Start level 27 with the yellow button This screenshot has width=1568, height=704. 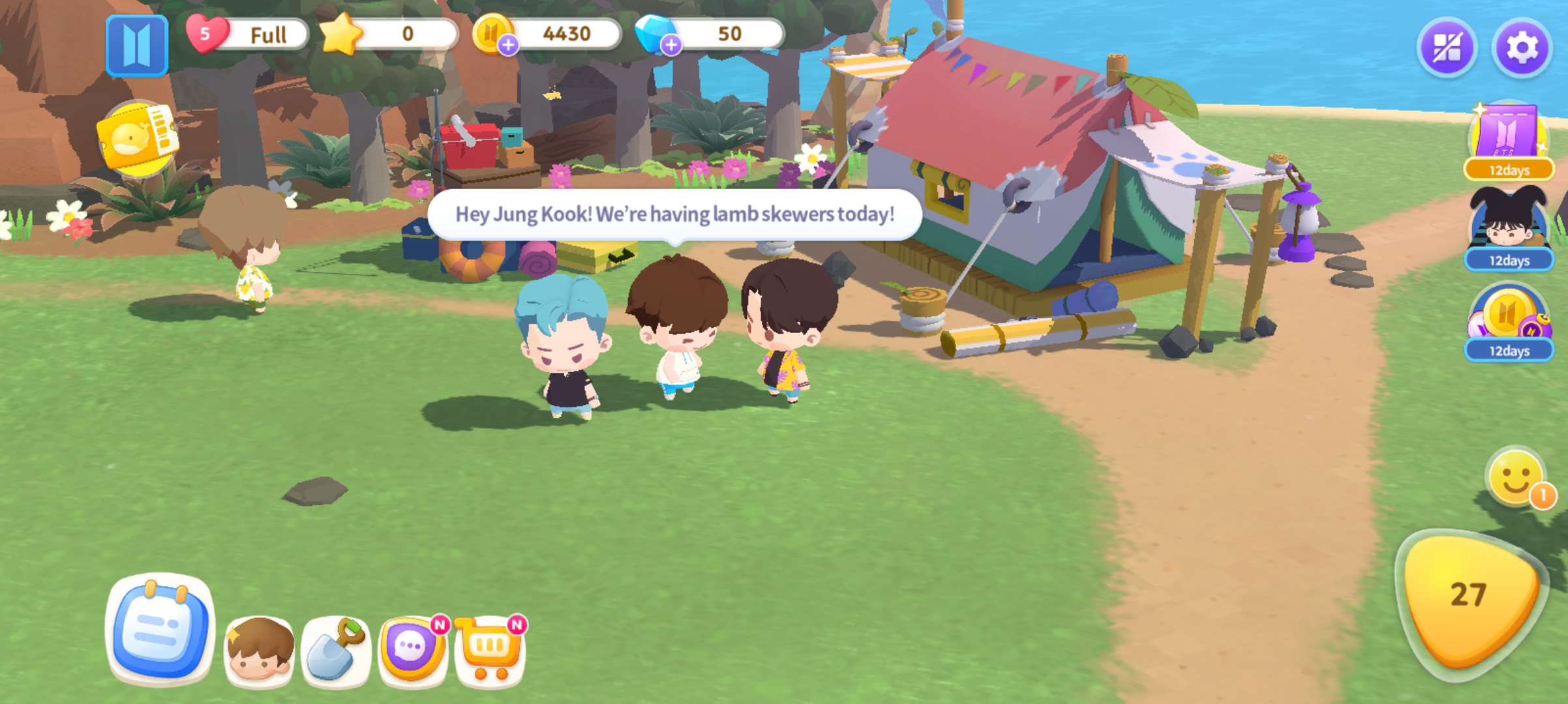1470,596
